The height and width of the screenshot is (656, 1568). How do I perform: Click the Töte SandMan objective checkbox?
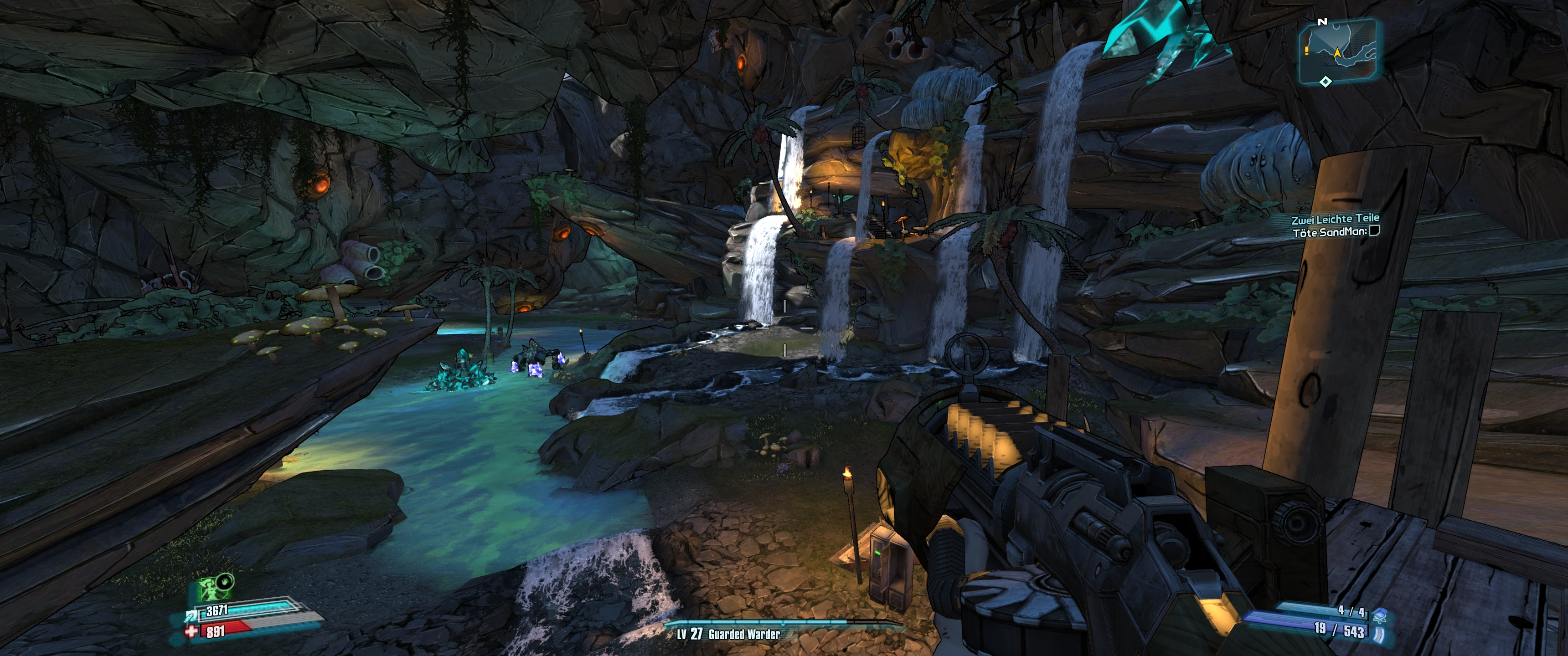[1374, 231]
